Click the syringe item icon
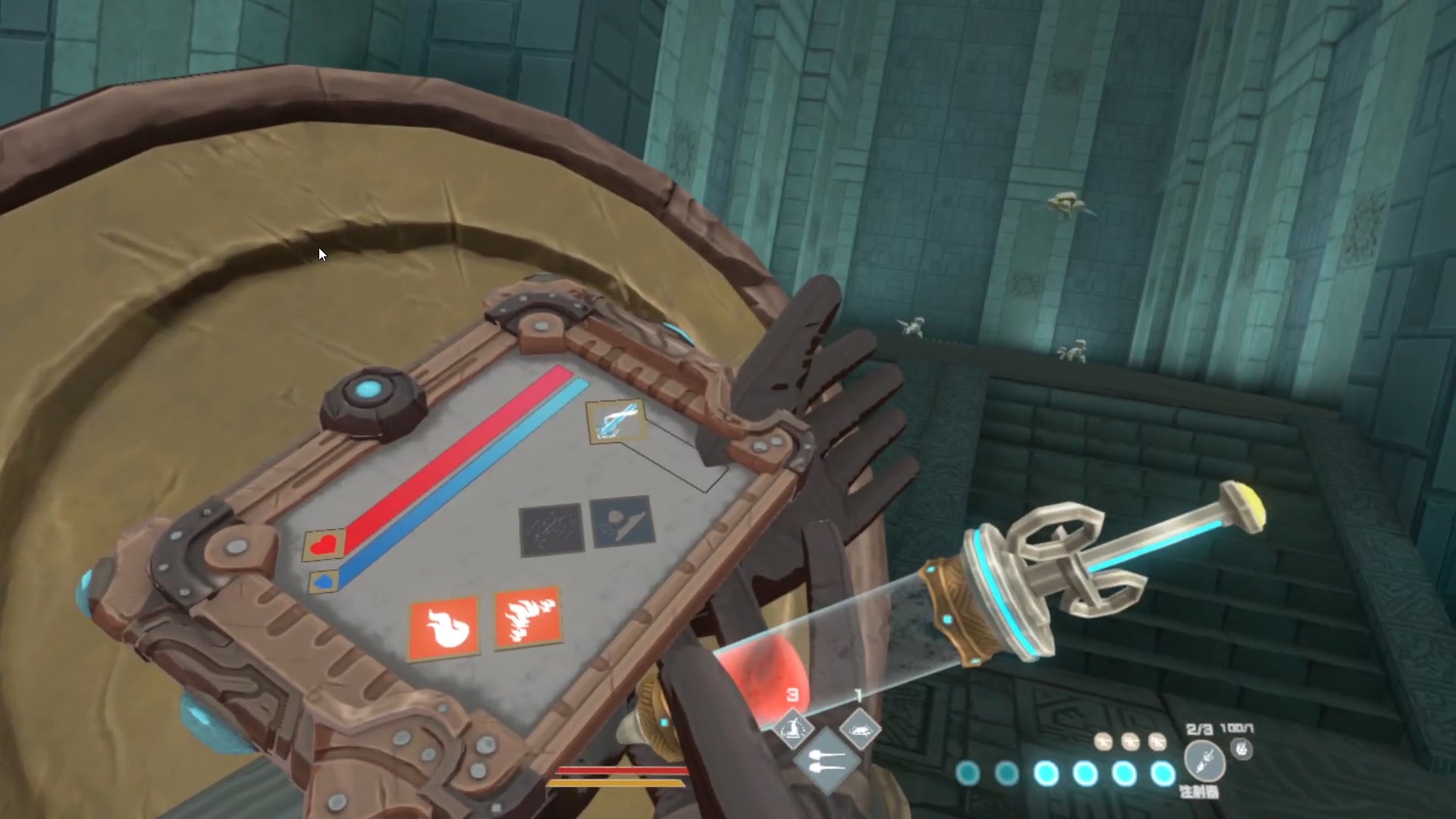Screen dimensions: 1456x819 click(1205, 759)
